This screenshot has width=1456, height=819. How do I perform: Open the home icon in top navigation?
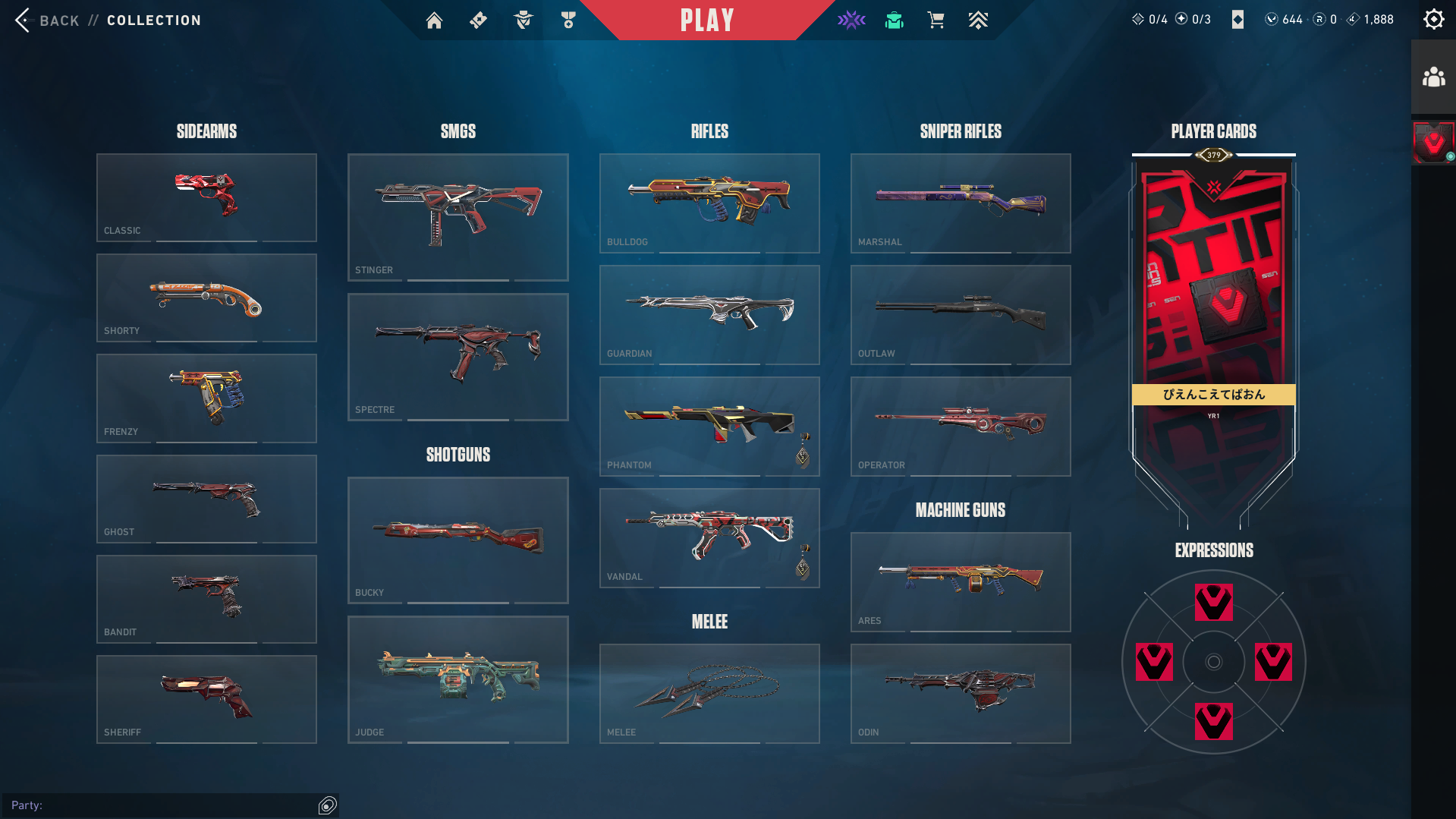[434, 20]
